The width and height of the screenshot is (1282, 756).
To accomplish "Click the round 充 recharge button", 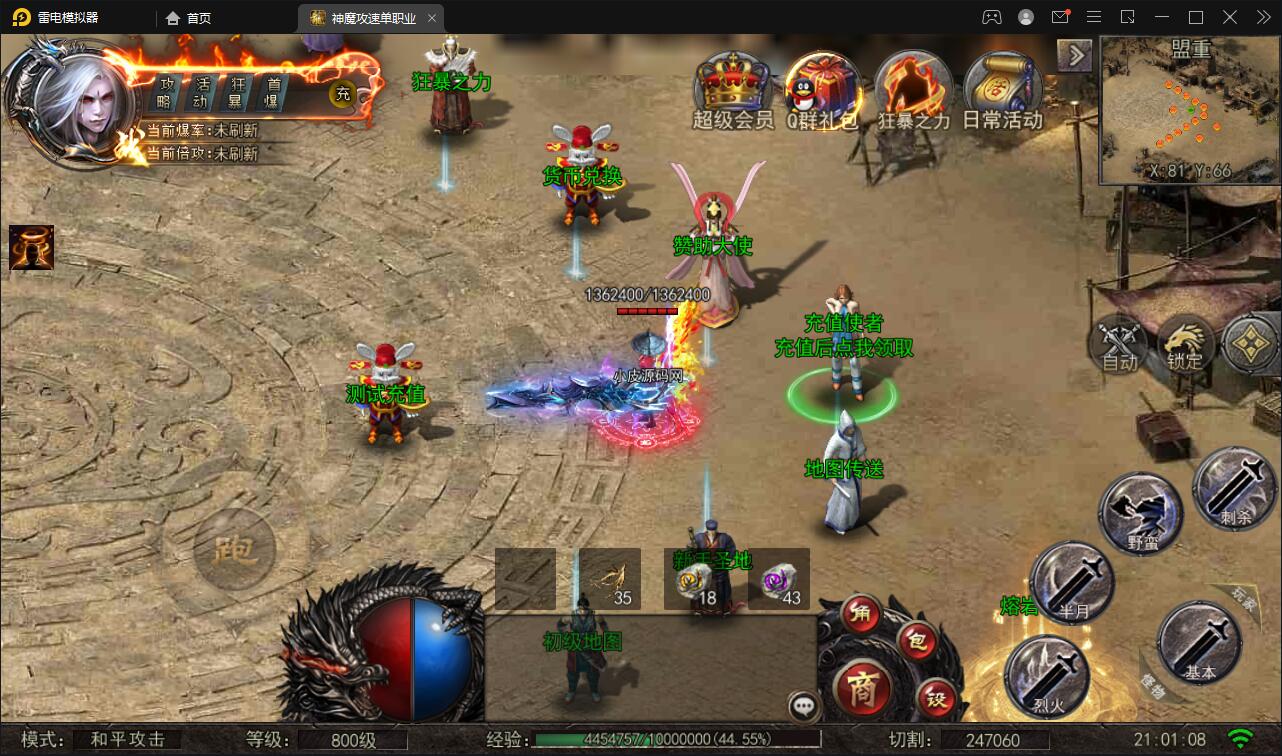I will 343,94.
